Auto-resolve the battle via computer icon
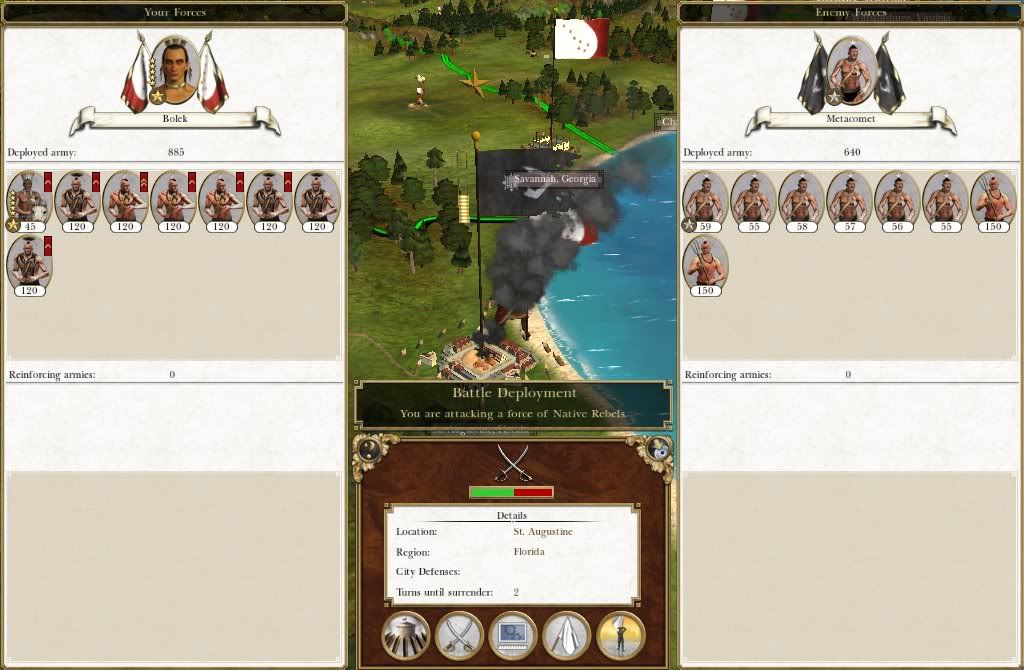Viewport: 1024px width, 670px height. coord(513,636)
